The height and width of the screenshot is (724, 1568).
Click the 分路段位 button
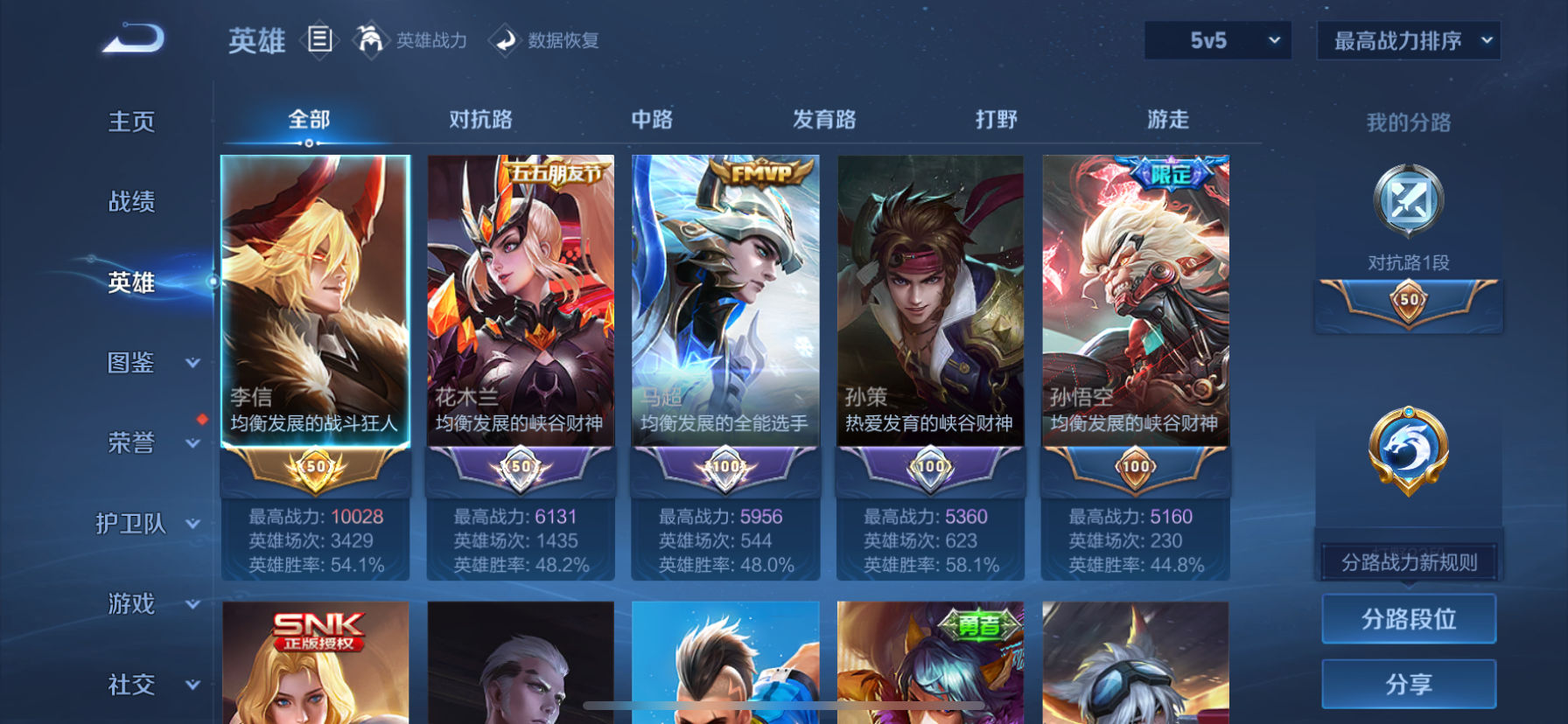click(x=1408, y=618)
